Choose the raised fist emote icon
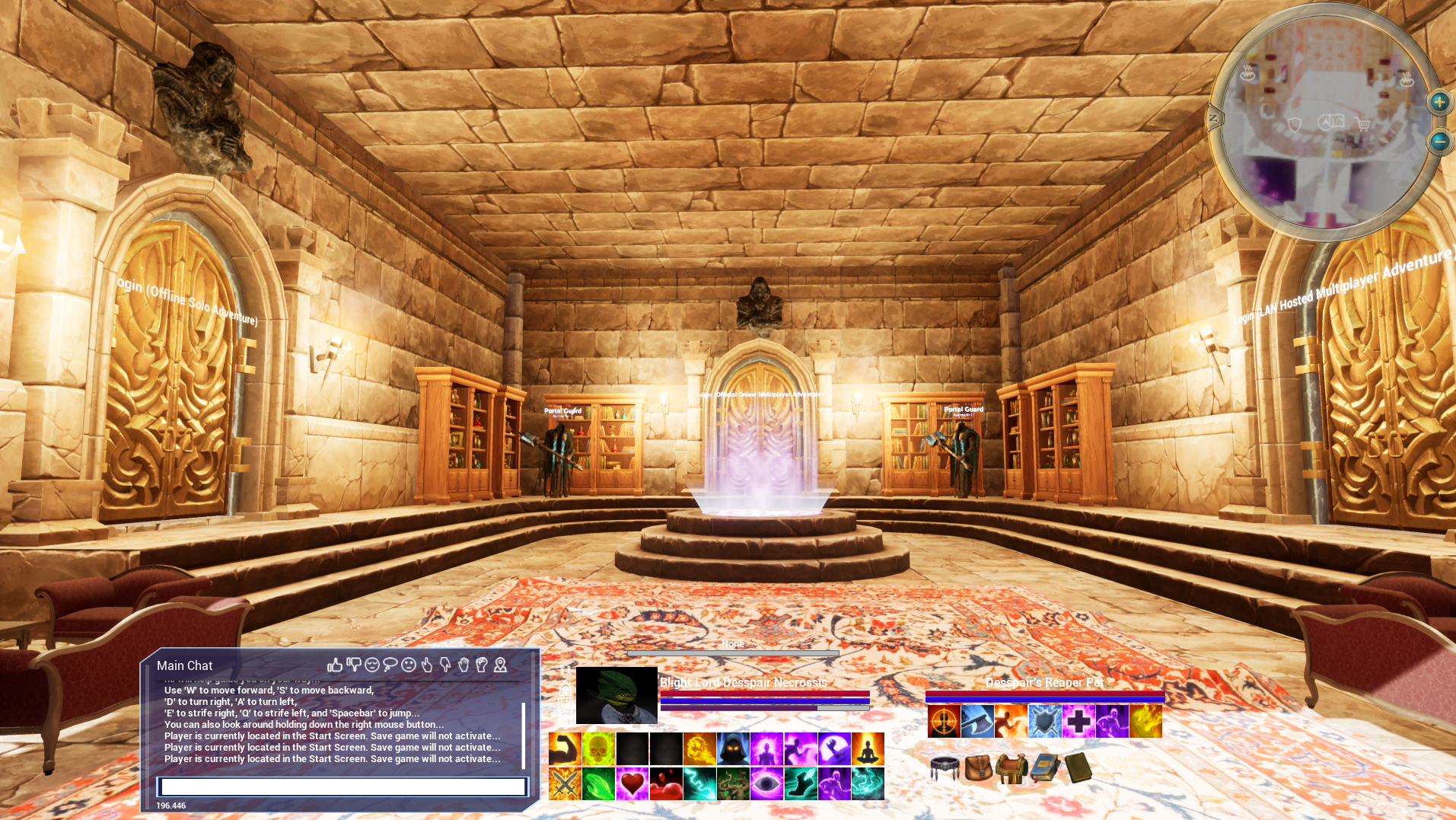The image size is (1456, 820). coord(481,665)
